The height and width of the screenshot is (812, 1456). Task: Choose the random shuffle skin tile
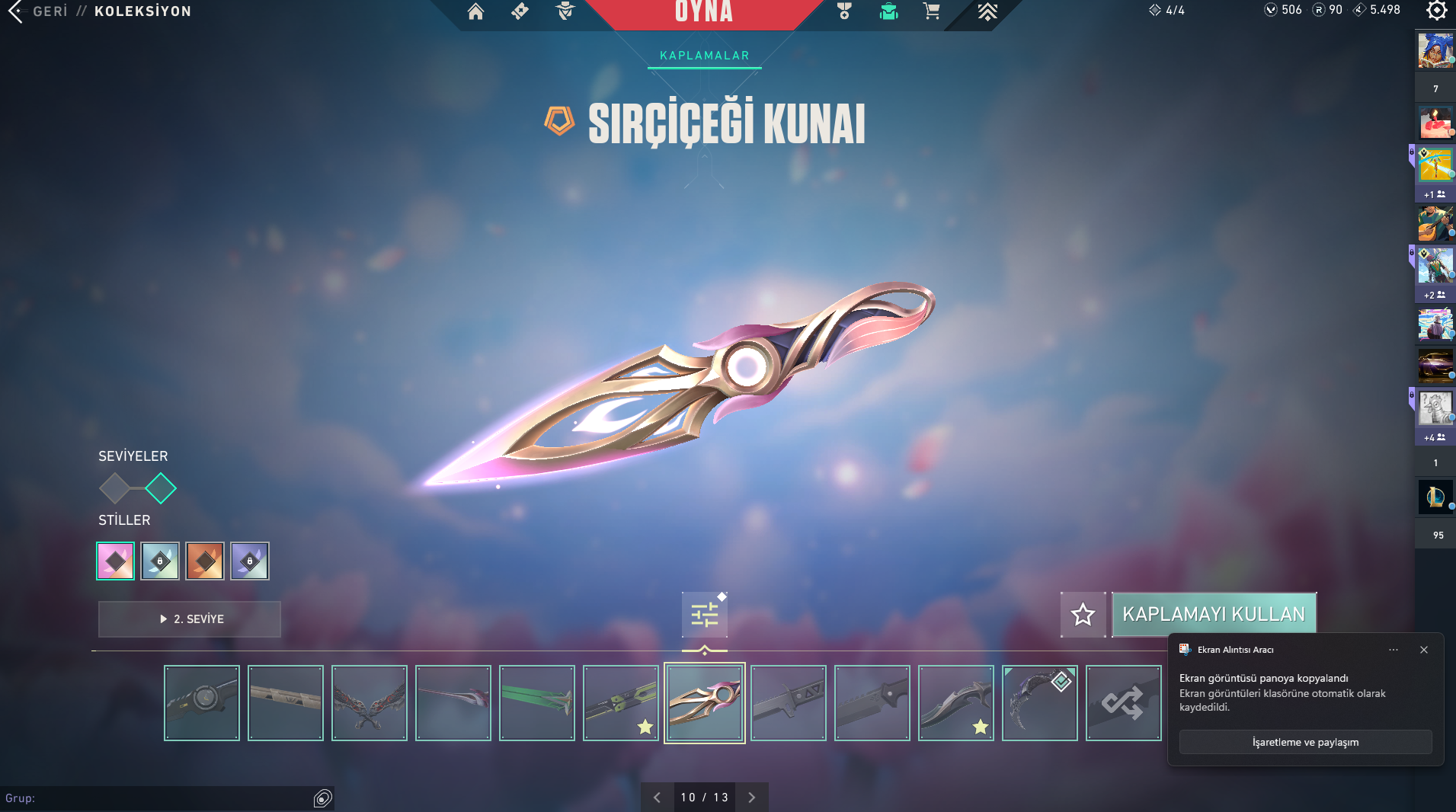point(1123,702)
